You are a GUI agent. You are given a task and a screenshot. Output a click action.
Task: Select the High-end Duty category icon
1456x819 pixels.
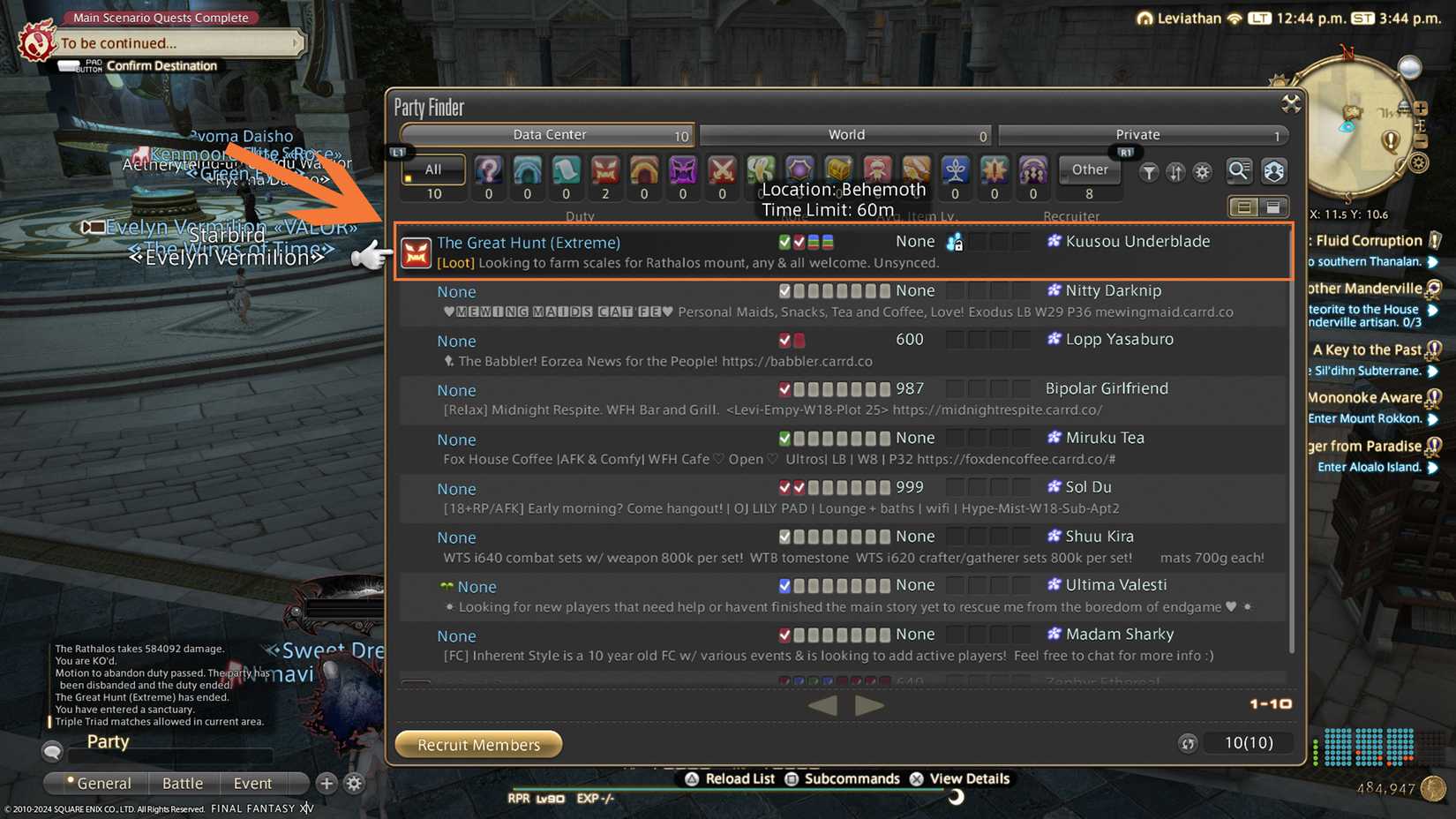point(682,172)
